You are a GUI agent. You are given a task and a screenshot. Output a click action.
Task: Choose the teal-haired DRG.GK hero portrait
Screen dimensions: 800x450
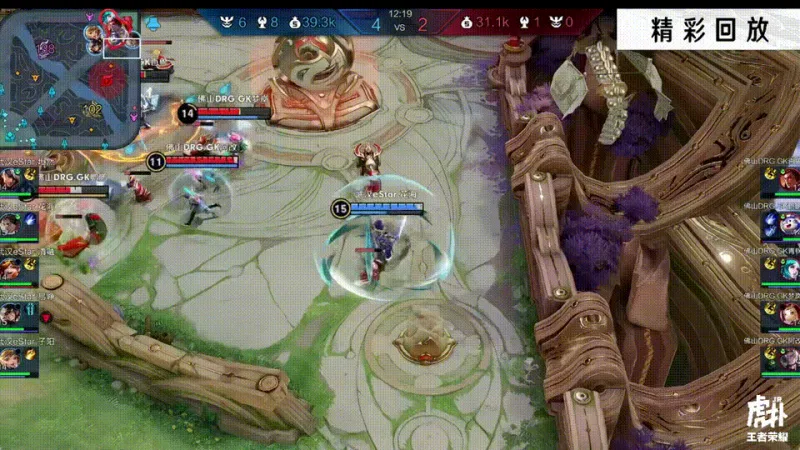coord(787,266)
